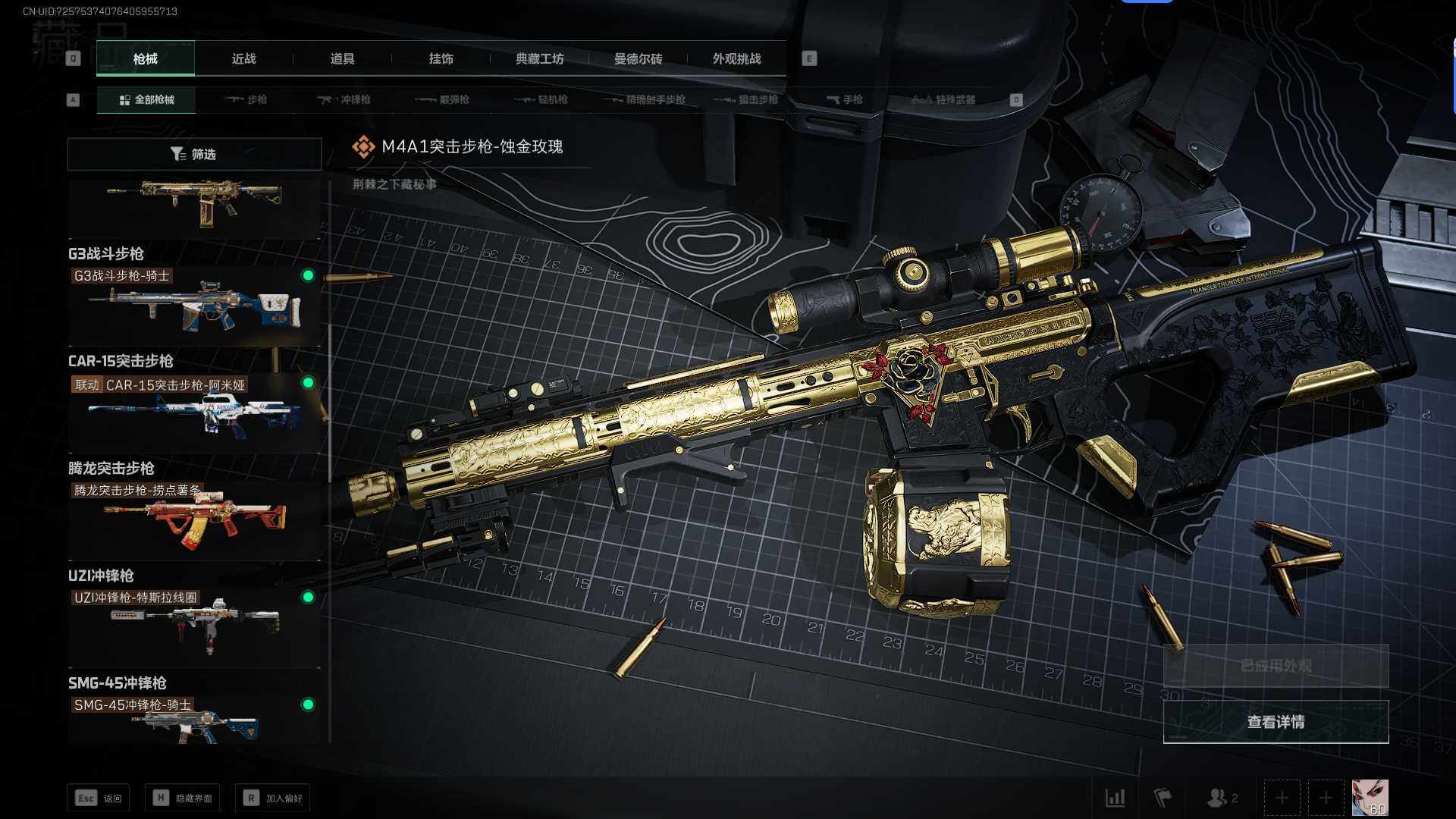Image resolution: width=1456 pixels, height=819 pixels.
Task: Click the player avatar portrait
Action: click(1370, 798)
